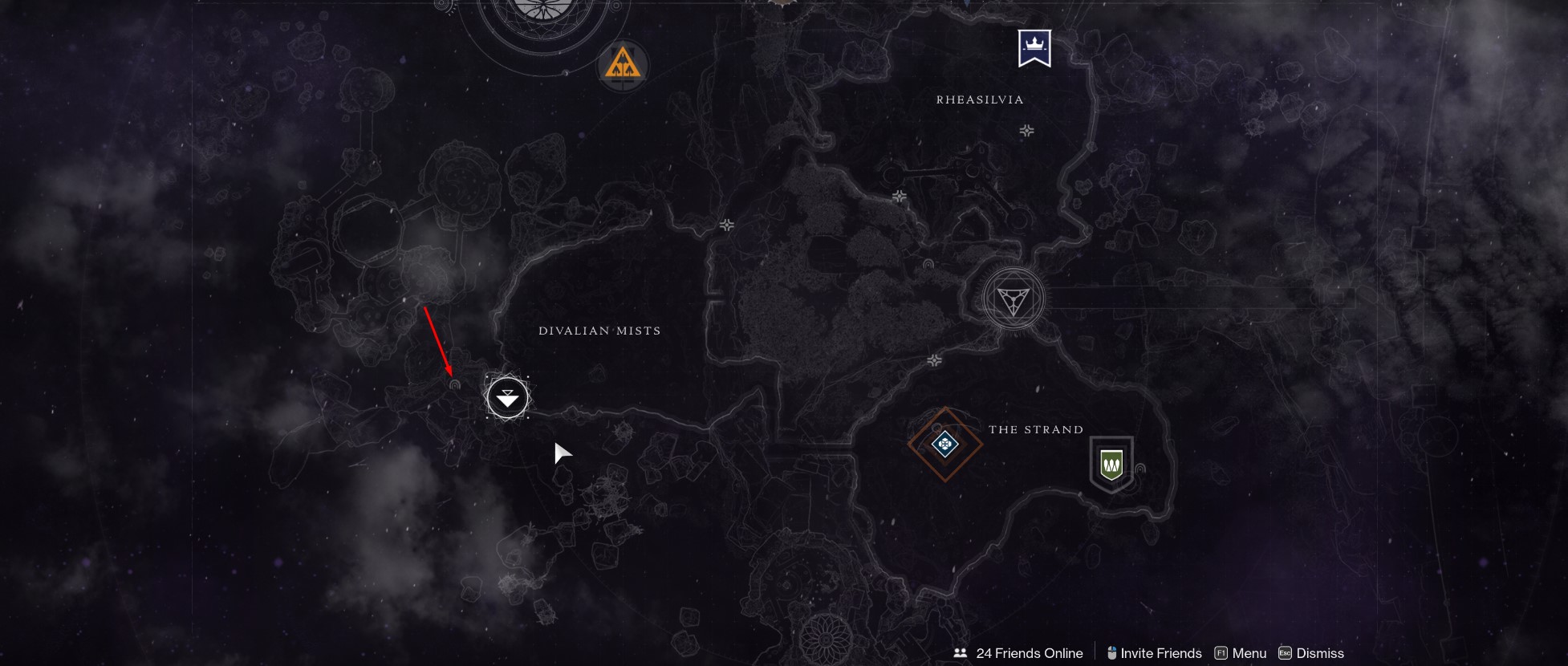Select the ascendant marker below Rheasilvia label
Image resolution: width=1568 pixels, height=666 pixels.
coord(1026,129)
